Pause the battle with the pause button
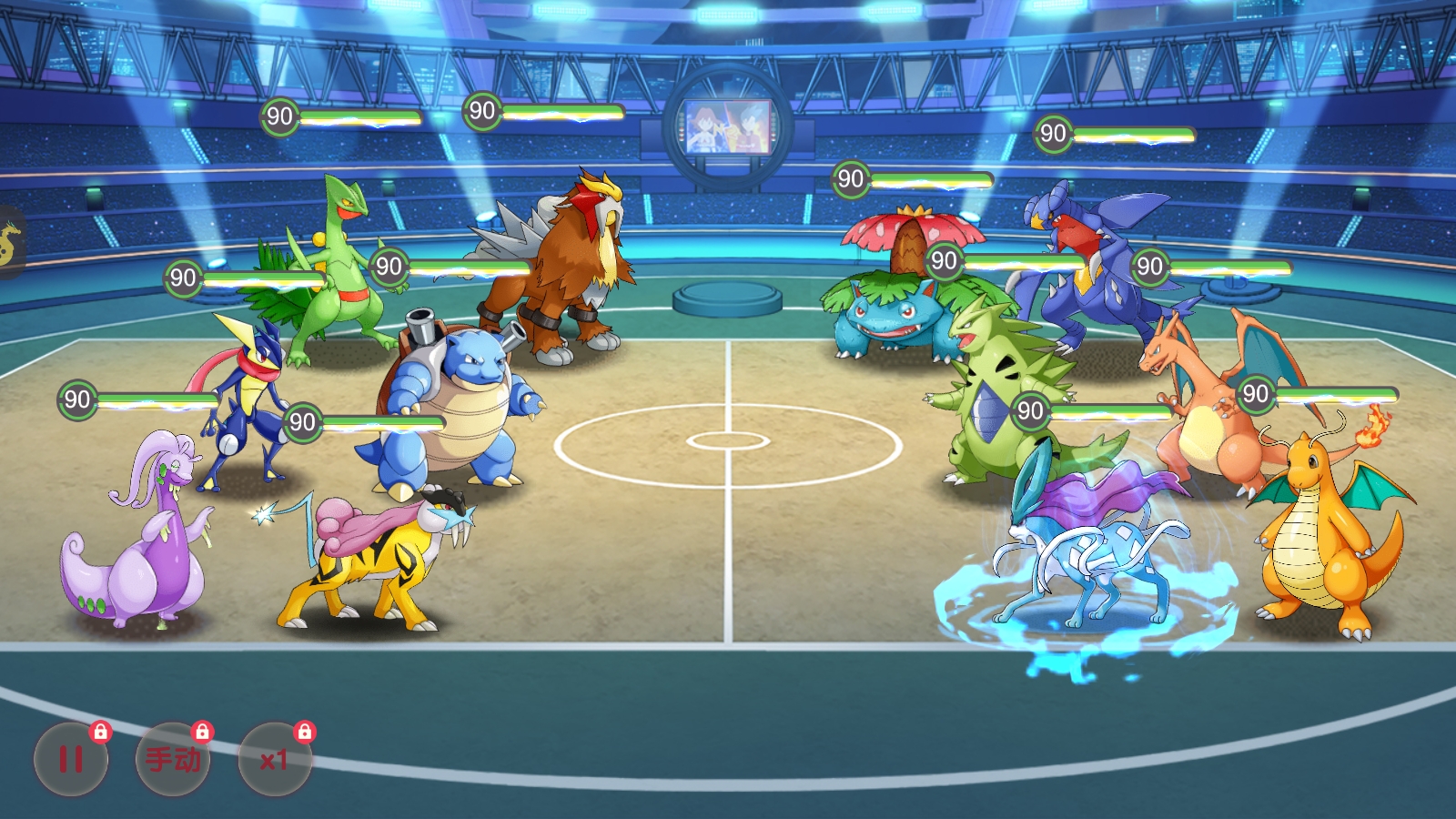Screen dimensions: 1456x819 71,759
